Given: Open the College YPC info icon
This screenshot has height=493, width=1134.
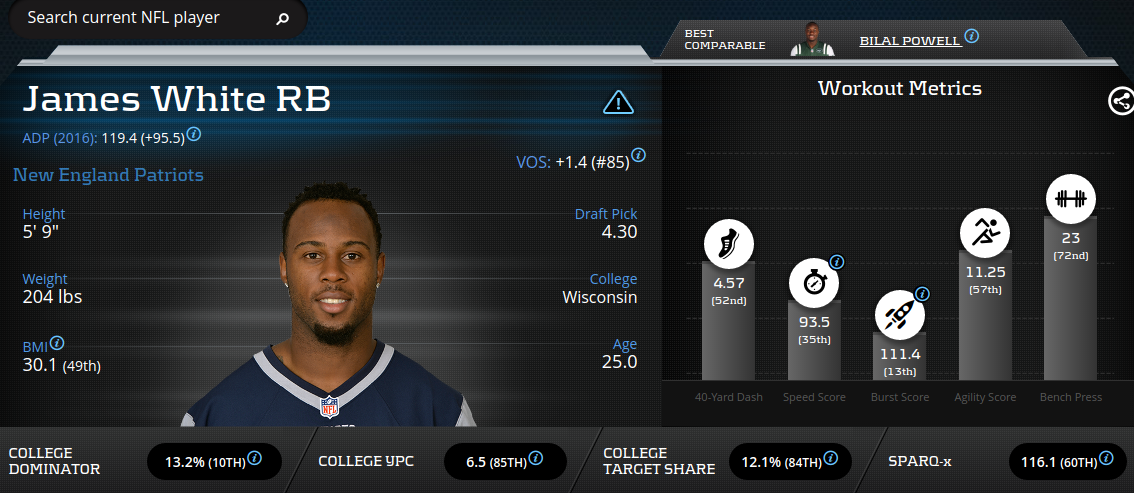Looking at the screenshot, I should 536,459.
